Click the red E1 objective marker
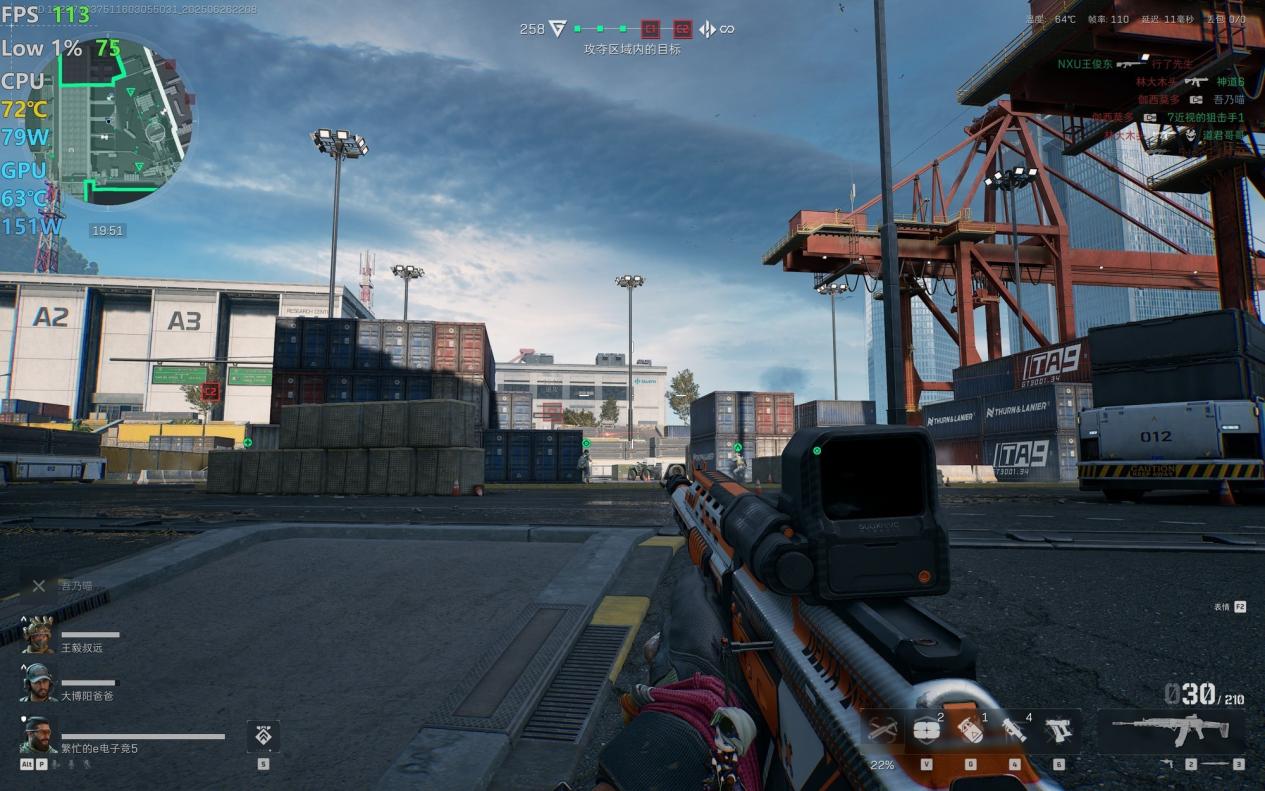Image resolution: width=1265 pixels, height=791 pixels. point(650,29)
